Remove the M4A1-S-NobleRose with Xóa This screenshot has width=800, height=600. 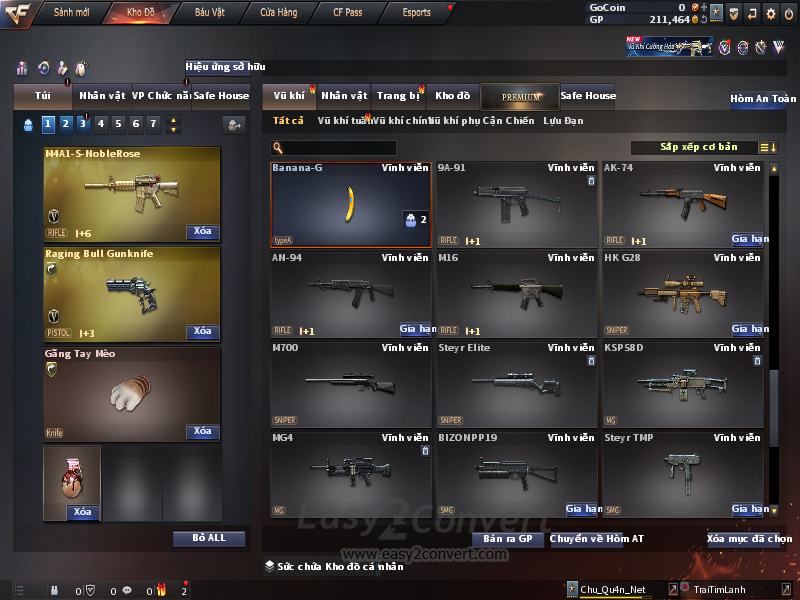[202, 232]
